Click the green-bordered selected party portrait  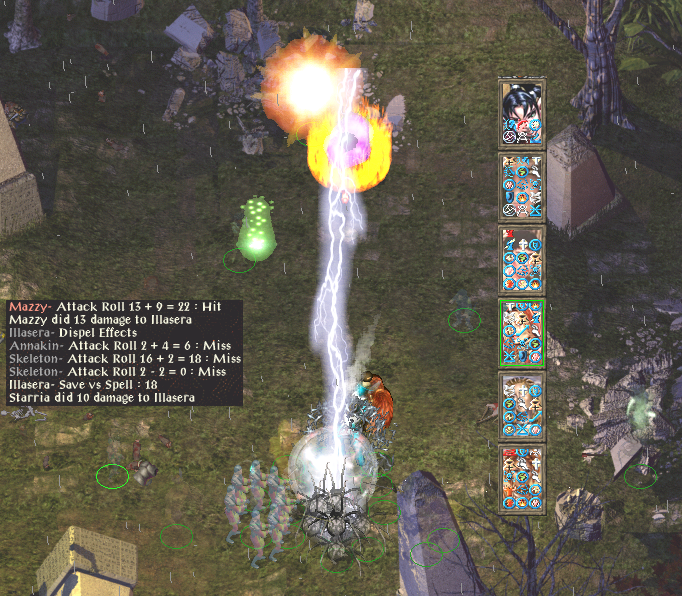click(521, 333)
